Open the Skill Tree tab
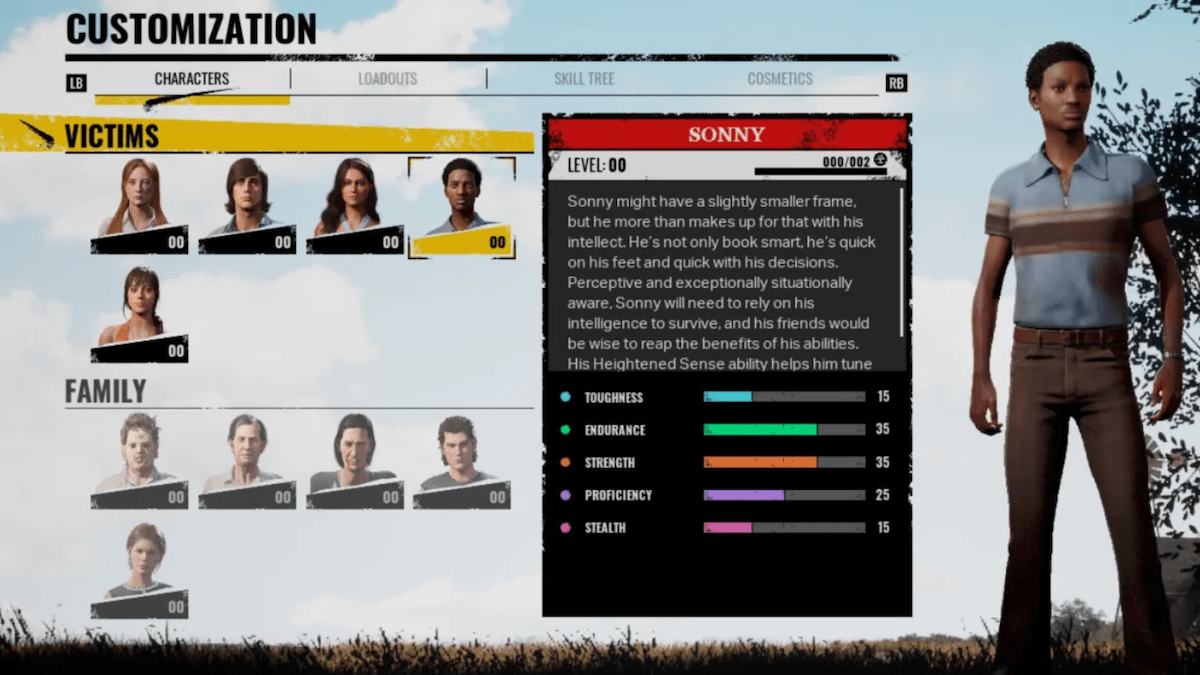 (584, 79)
